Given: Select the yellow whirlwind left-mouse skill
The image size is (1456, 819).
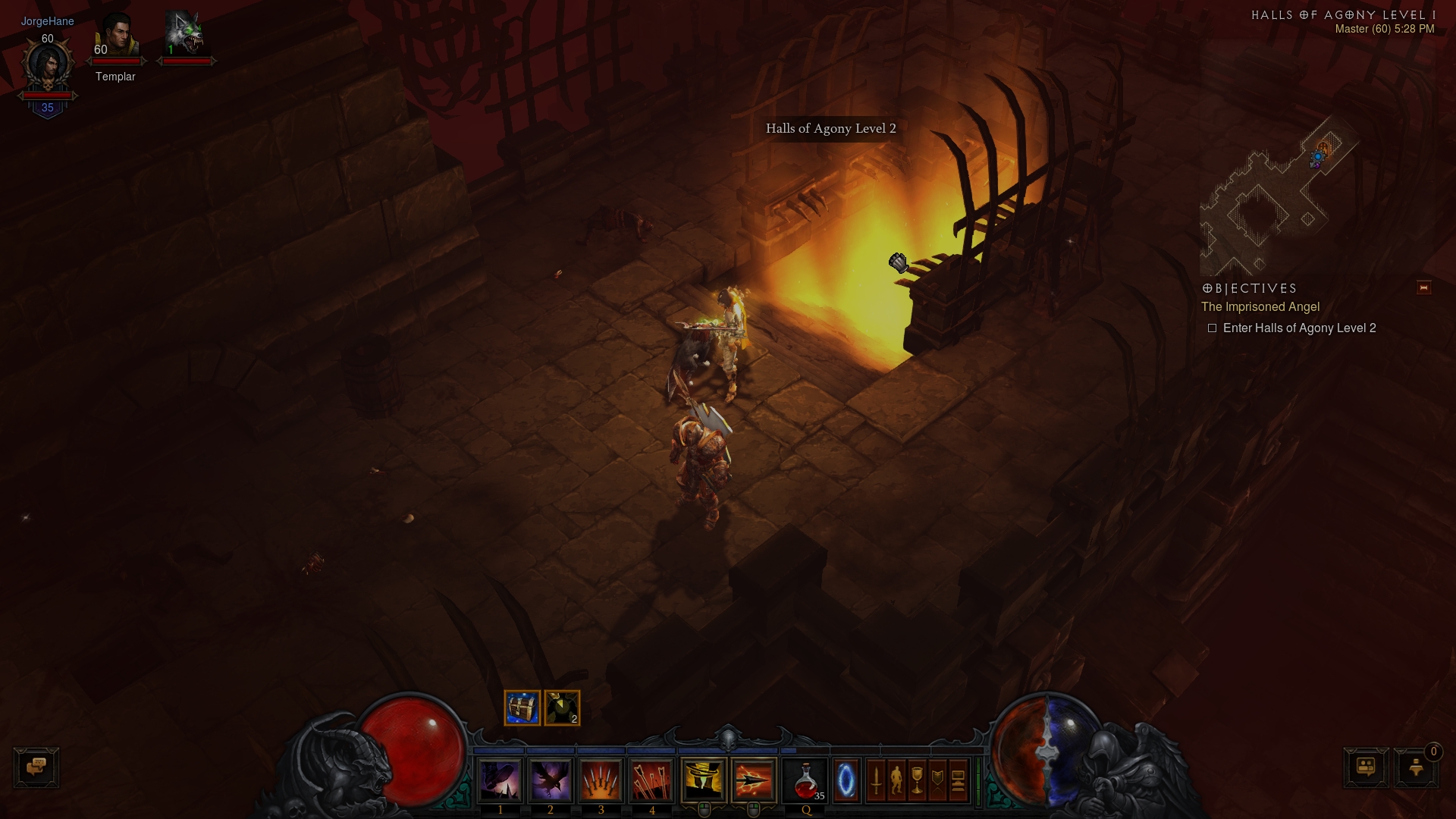Looking at the screenshot, I should [704, 780].
